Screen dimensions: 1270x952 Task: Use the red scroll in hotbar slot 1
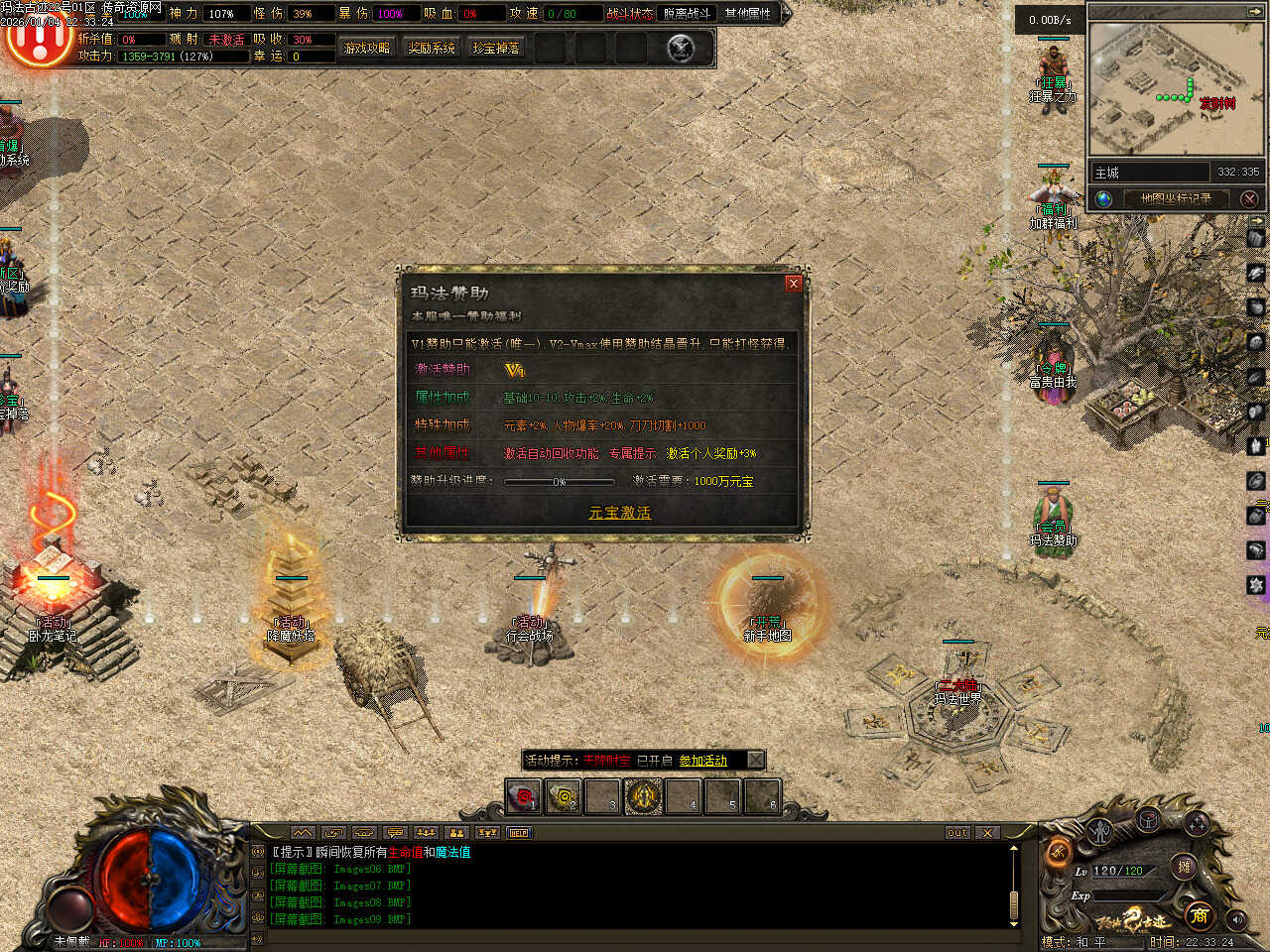point(523,796)
